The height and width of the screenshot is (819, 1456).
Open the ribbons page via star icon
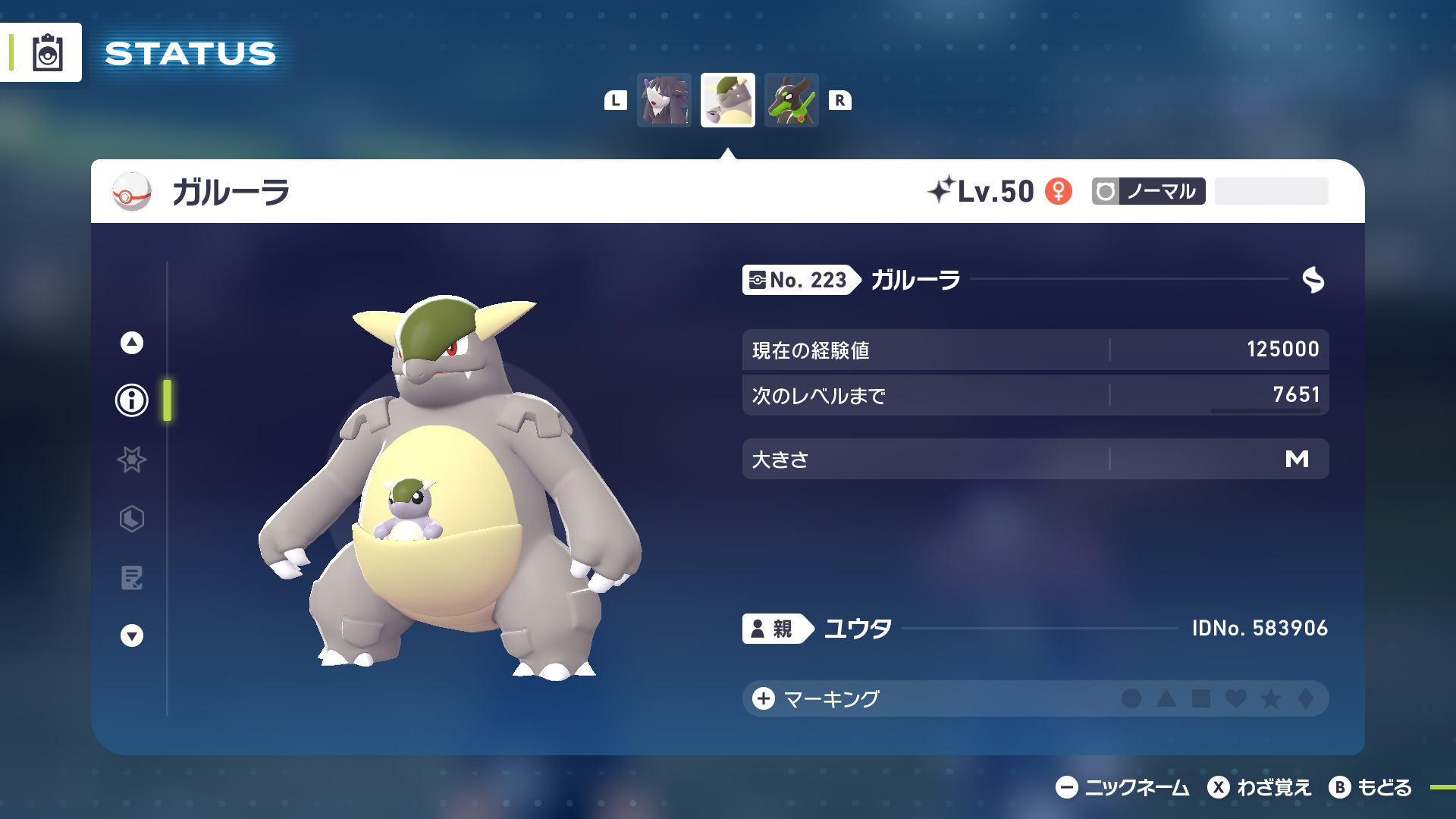[x=131, y=460]
